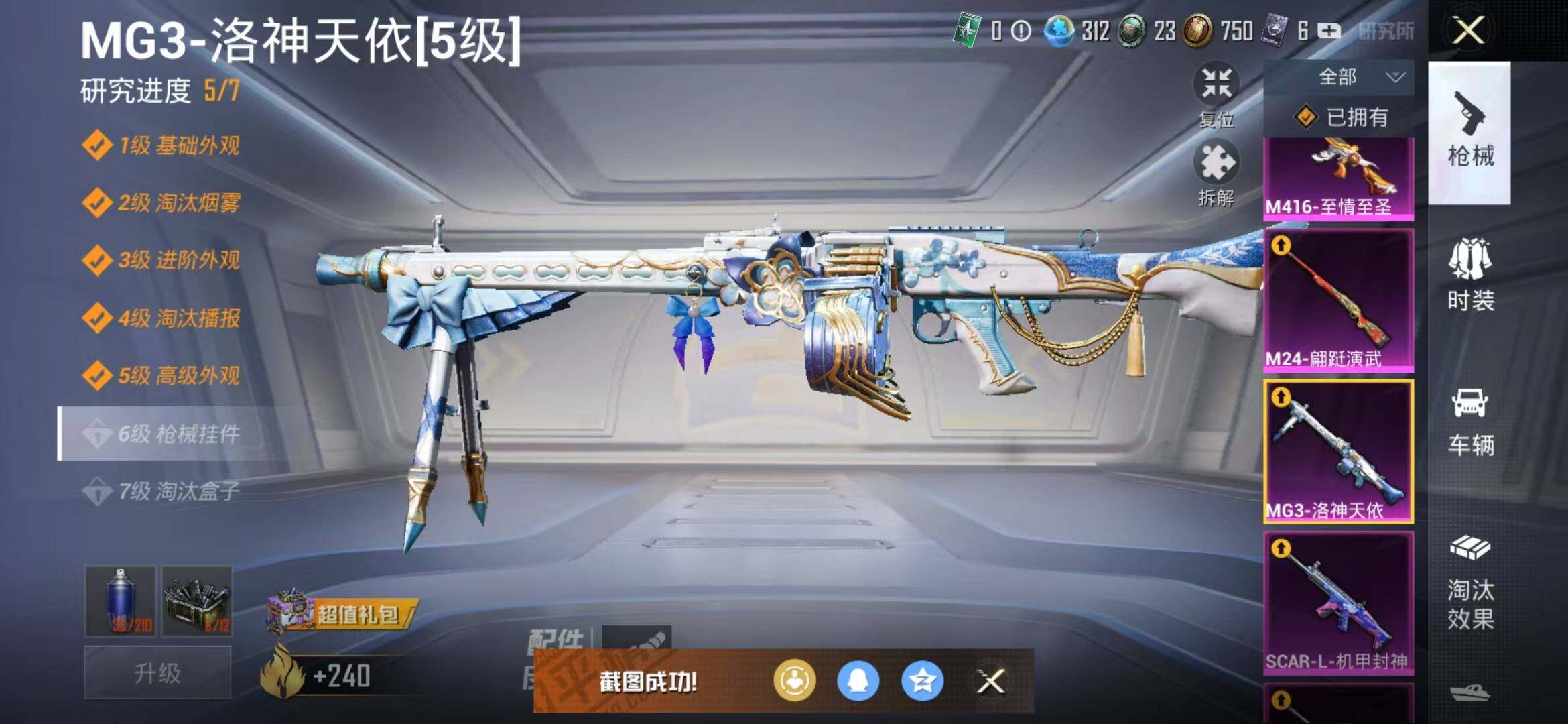This screenshot has height=724, width=1568.
Task: Switch to the 车辆 vehicles tab
Action: 1470,421
